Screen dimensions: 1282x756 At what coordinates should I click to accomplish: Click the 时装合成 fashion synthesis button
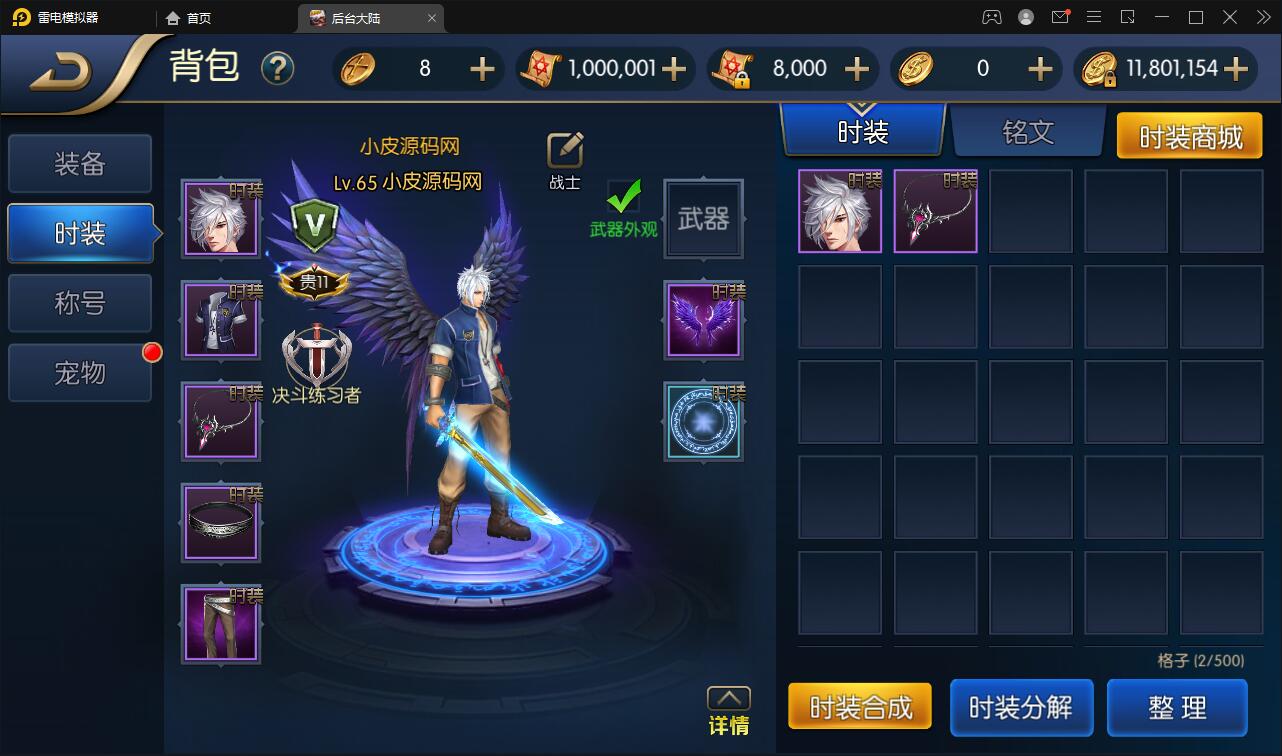tap(860, 707)
